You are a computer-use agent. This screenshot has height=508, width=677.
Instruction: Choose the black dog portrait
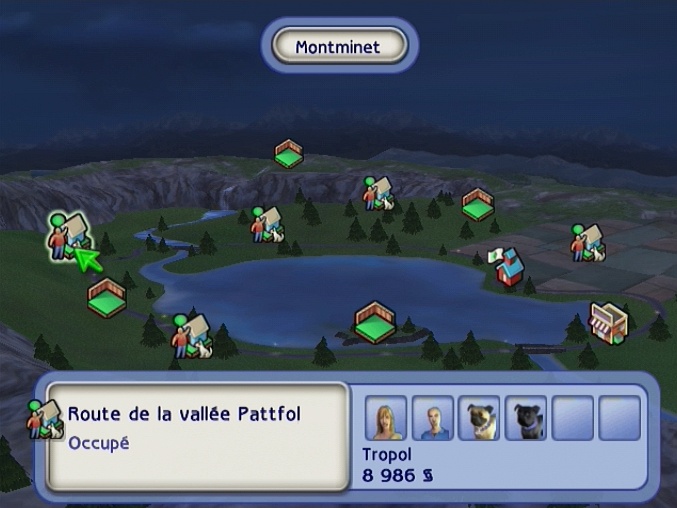tap(526, 418)
